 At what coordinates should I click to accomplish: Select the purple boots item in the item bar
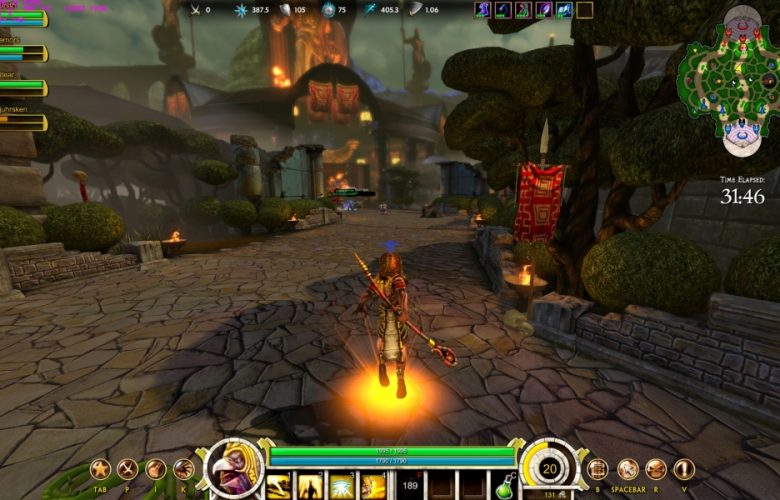(483, 10)
